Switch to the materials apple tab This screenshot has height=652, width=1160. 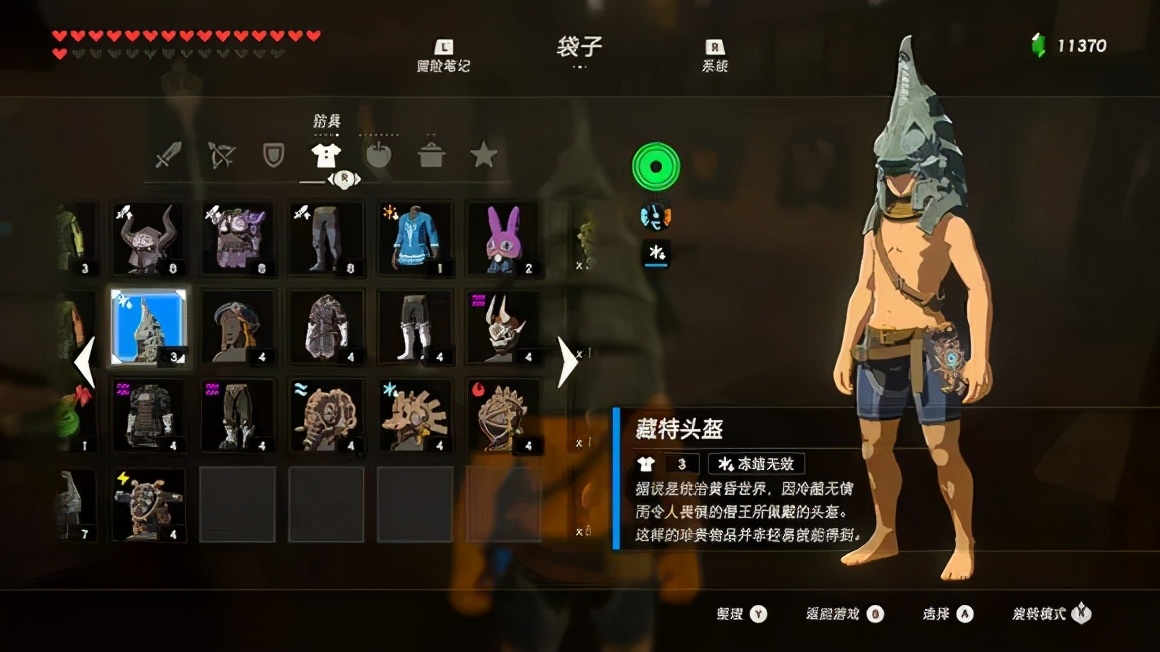[378, 155]
